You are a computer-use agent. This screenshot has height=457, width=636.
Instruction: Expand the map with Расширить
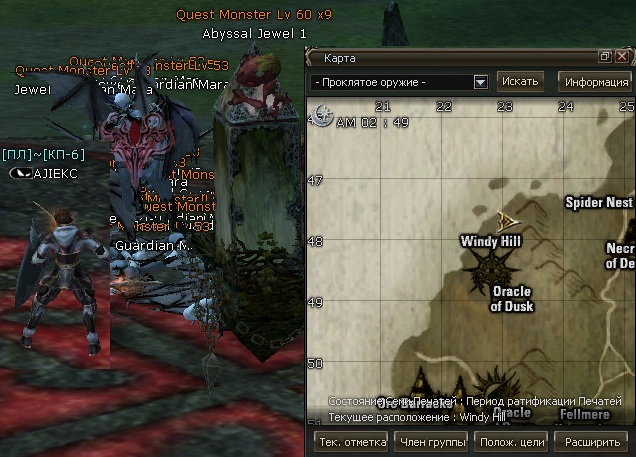[592, 441]
